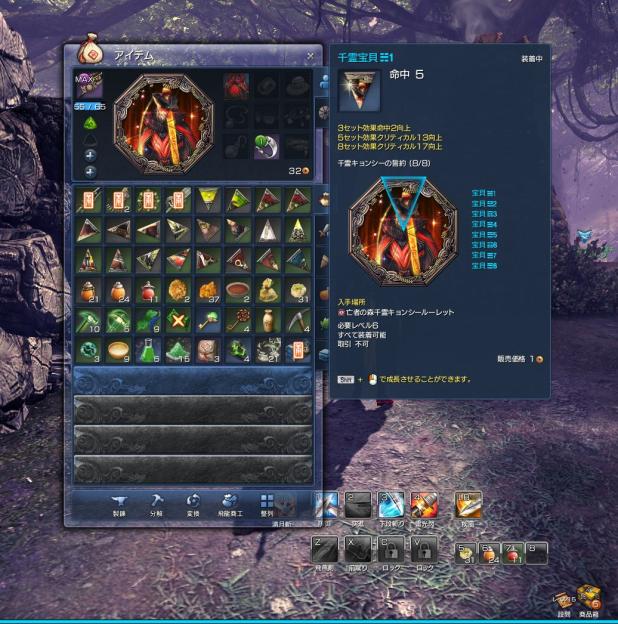Click the equipped red costume slot
The image size is (618, 624).
pyautogui.click(x=237, y=86)
